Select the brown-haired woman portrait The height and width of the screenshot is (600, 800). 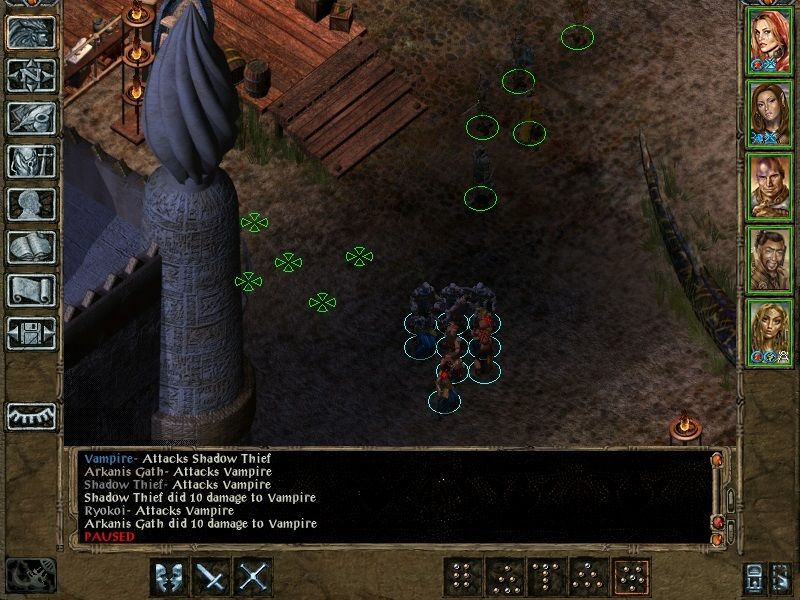pos(770,112)
